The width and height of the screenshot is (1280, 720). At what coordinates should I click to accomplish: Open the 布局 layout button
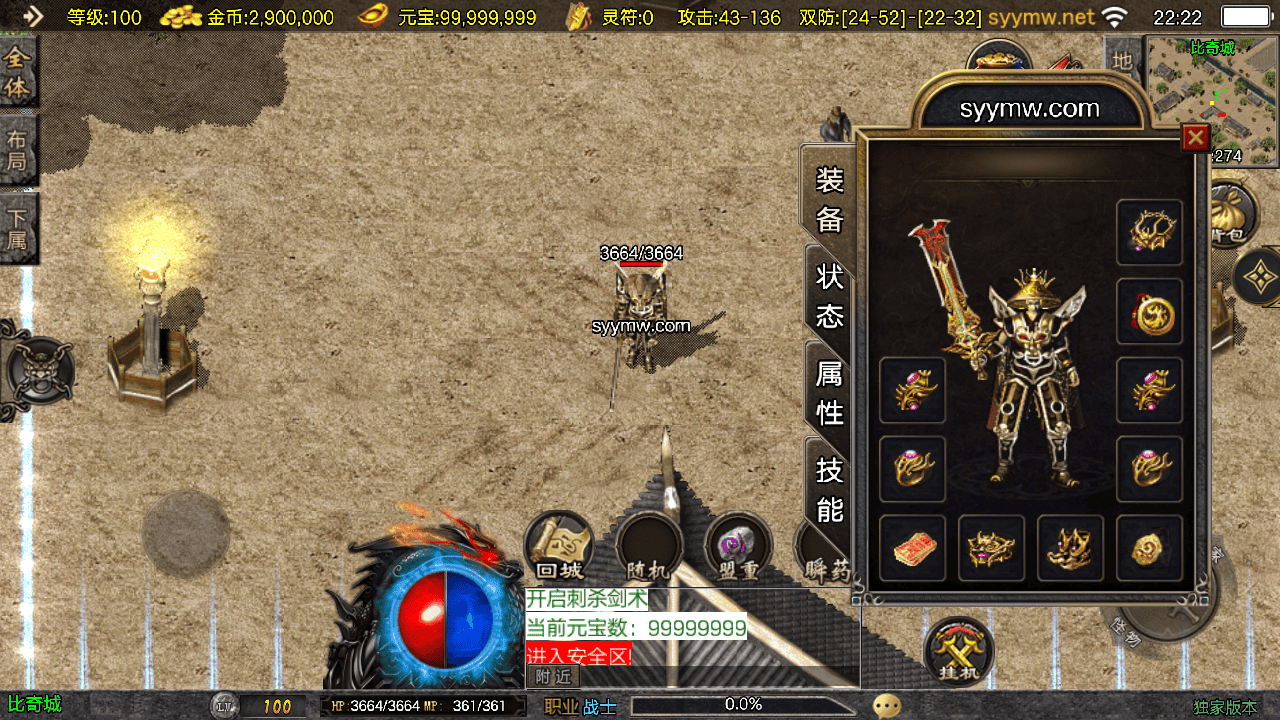18,149
